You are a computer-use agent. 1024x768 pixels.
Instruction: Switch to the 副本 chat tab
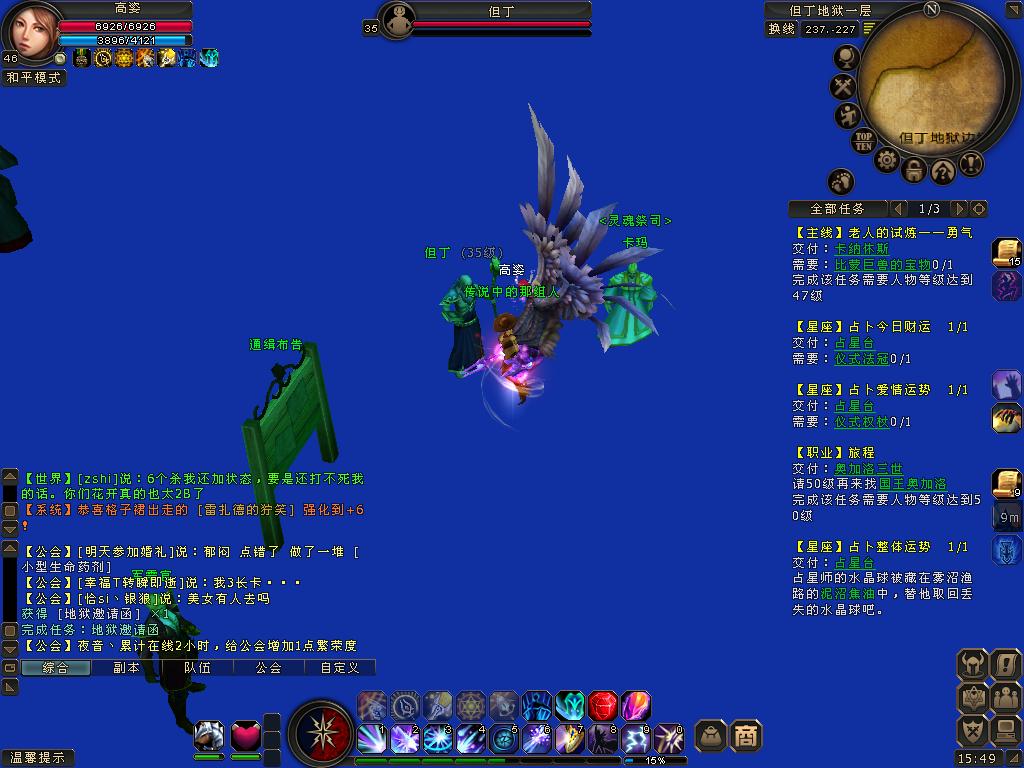coord(126,667)
